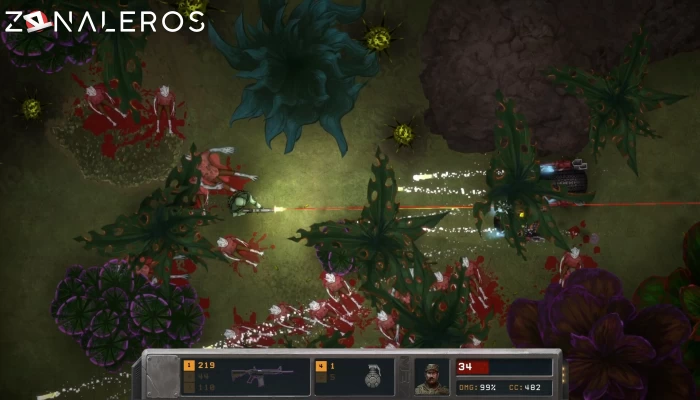This screenshot has width=700, height=400.
Task: Select the assault rifle weapon slot
Action: (262, 376)
